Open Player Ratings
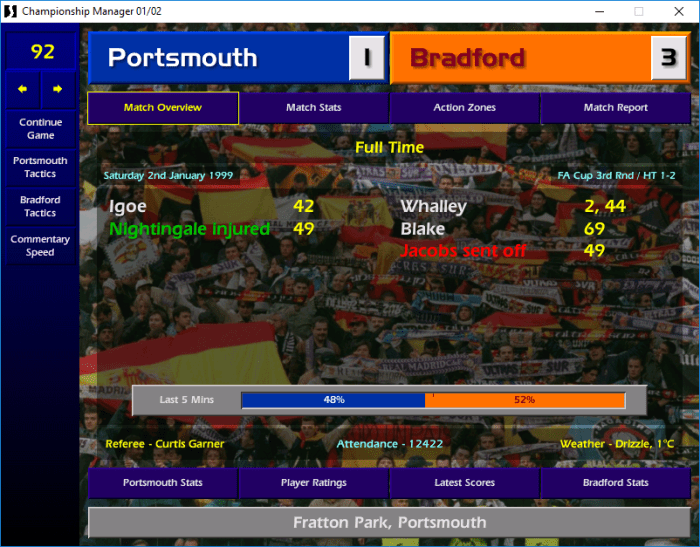This screenshot has width=700, height=547. tap(314, 483)
